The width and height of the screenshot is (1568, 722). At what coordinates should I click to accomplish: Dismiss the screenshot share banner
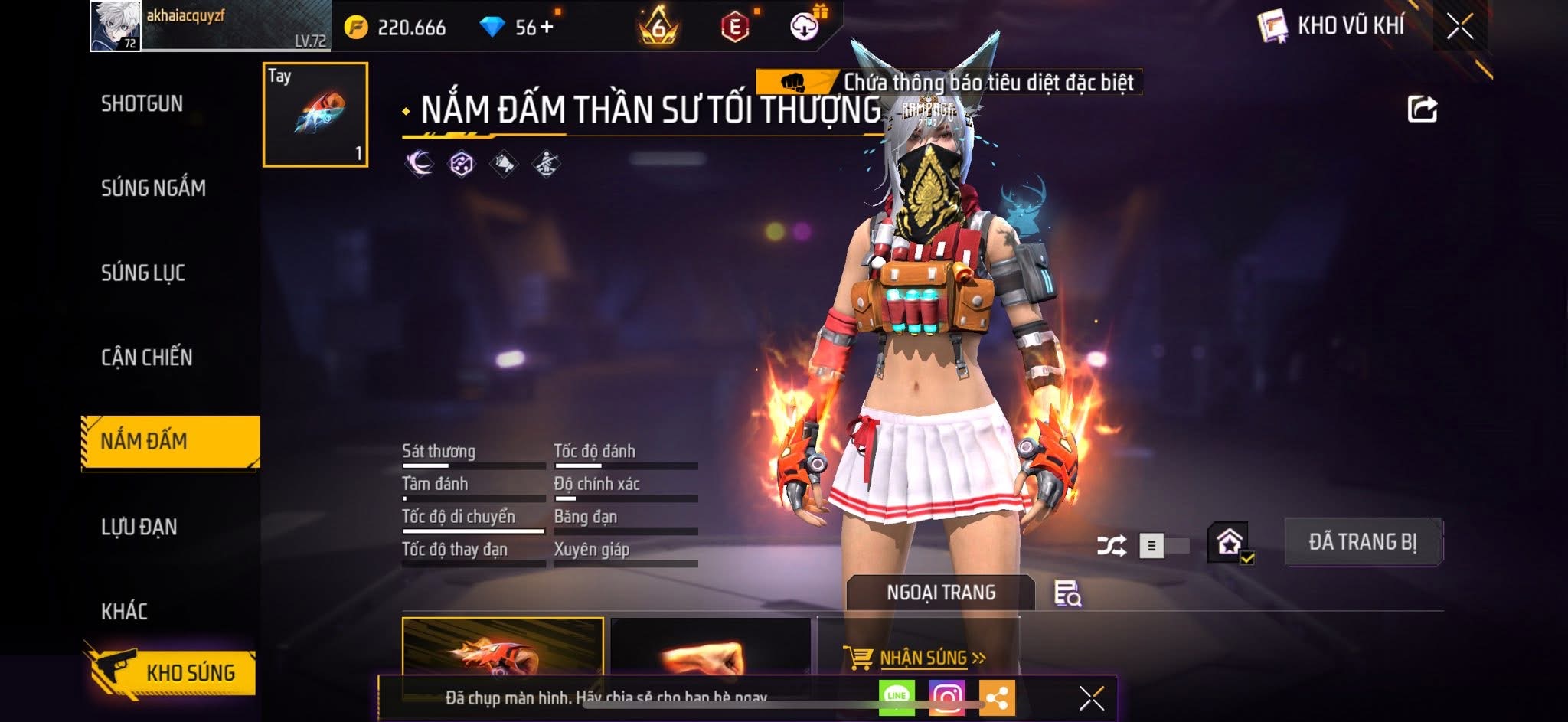pos(1091,698)
